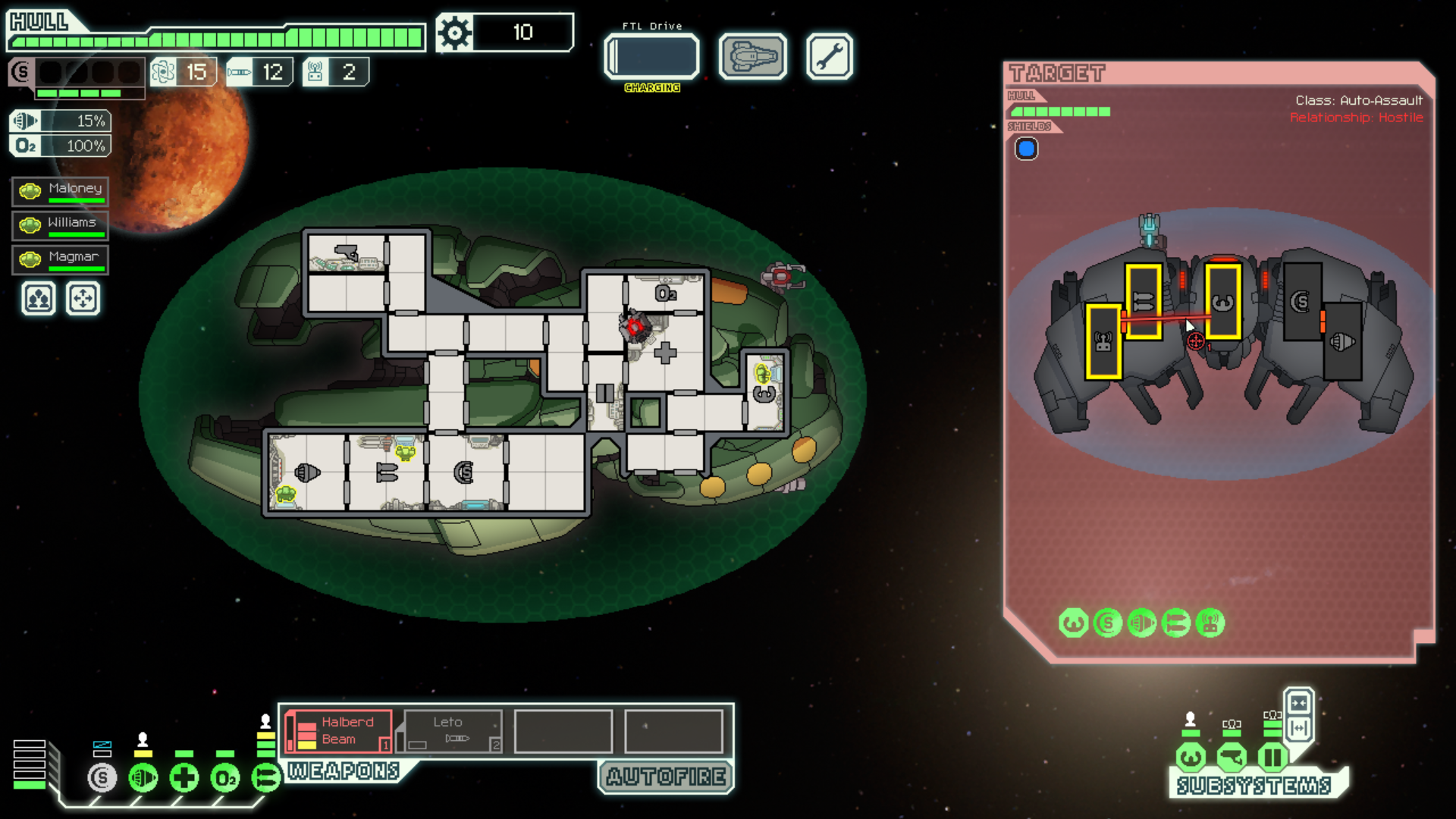This screenshot has height=819, width=1456.
Task: Save current crew positions
Action: point(39,299)
